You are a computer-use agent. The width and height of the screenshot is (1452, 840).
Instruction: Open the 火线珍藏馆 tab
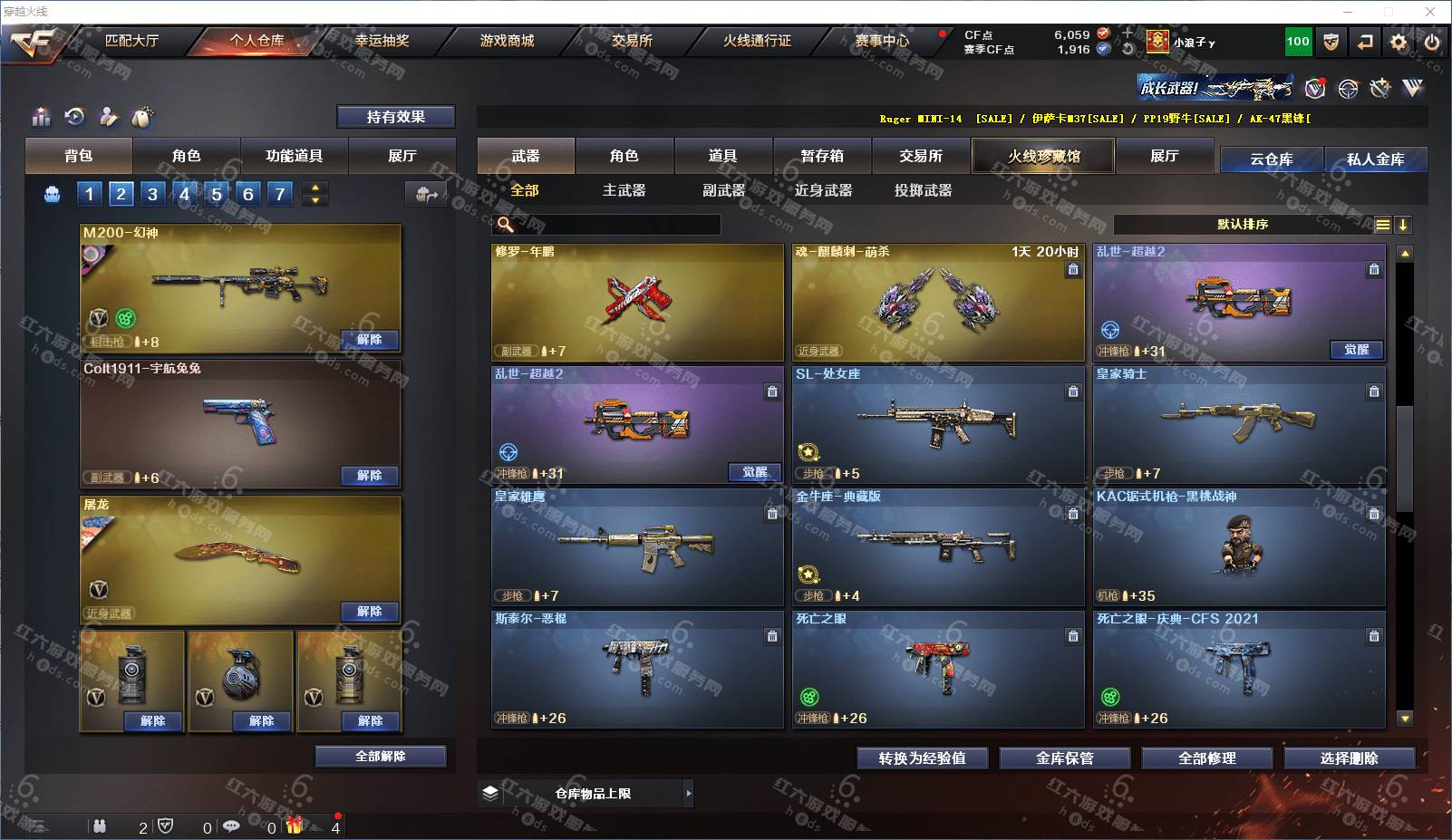pos(1043,156)
